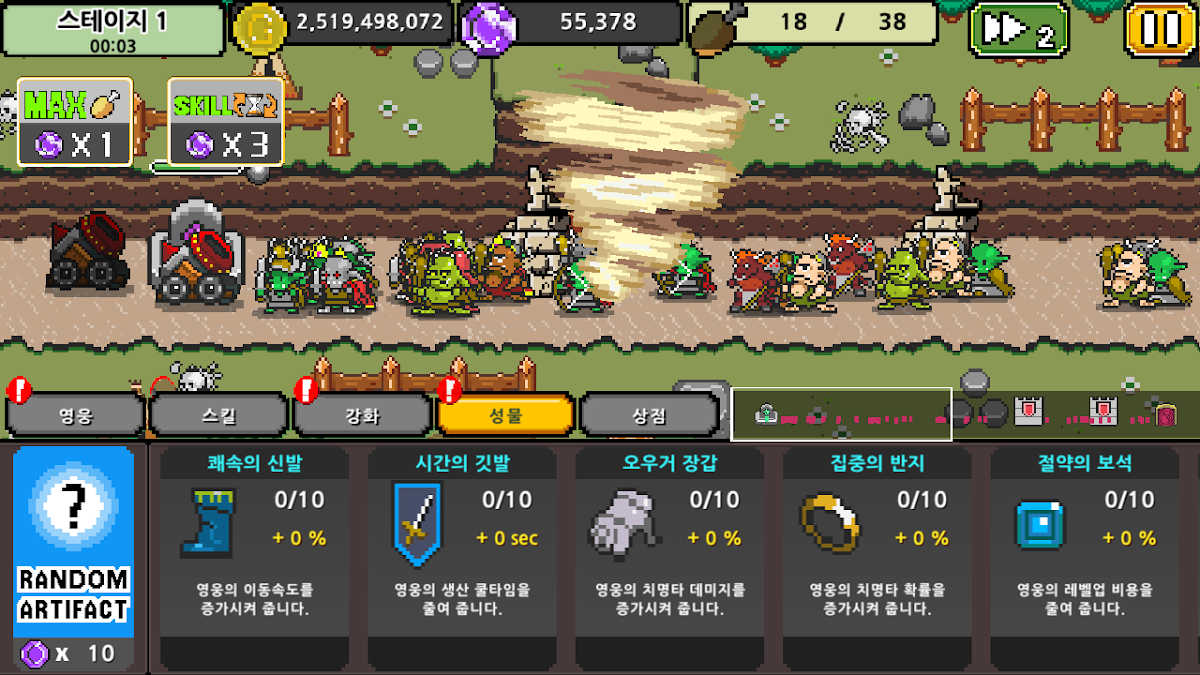1200x675 pixels.
Task: Select the 쾌속의 신발 boot artifact
Action: pos(253,556)
